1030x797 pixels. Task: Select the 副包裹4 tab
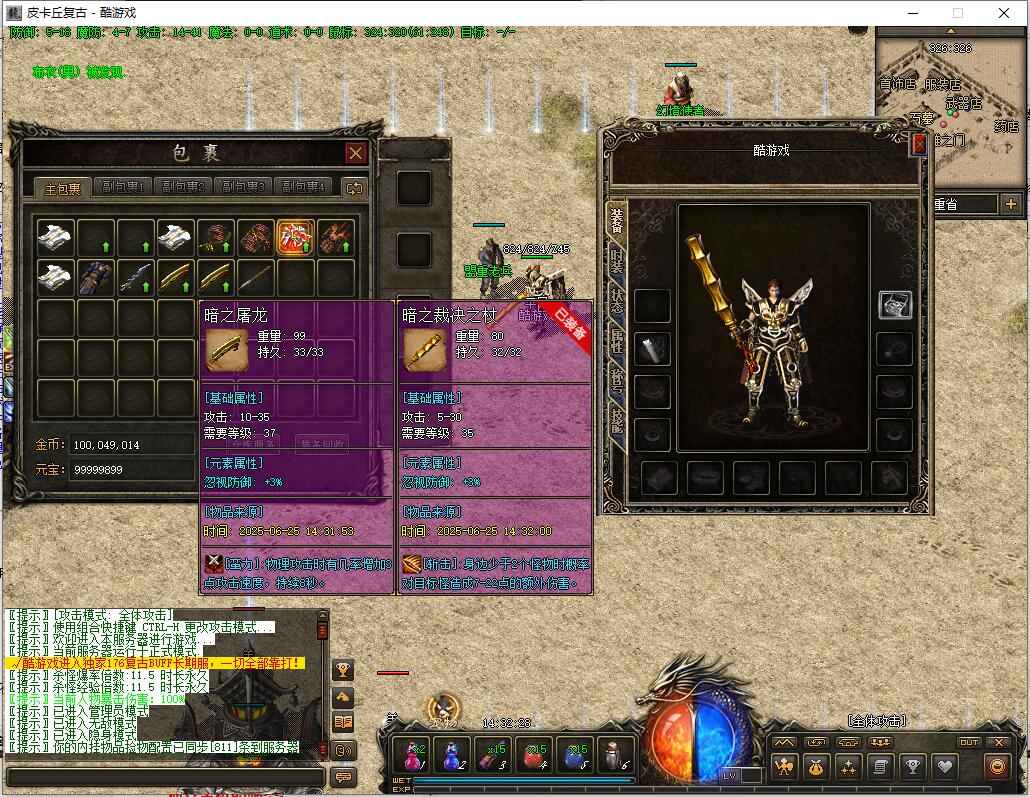[303, 188]
